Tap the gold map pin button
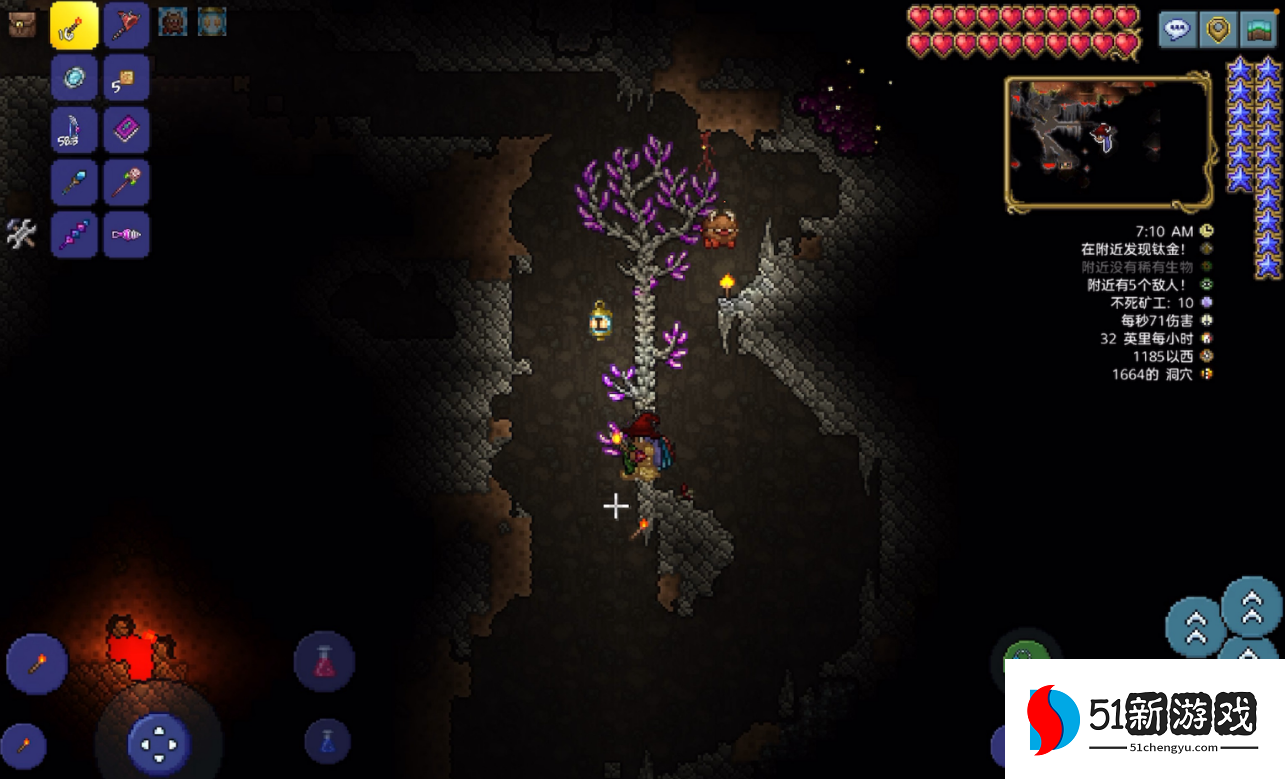 click(1217, 30)
